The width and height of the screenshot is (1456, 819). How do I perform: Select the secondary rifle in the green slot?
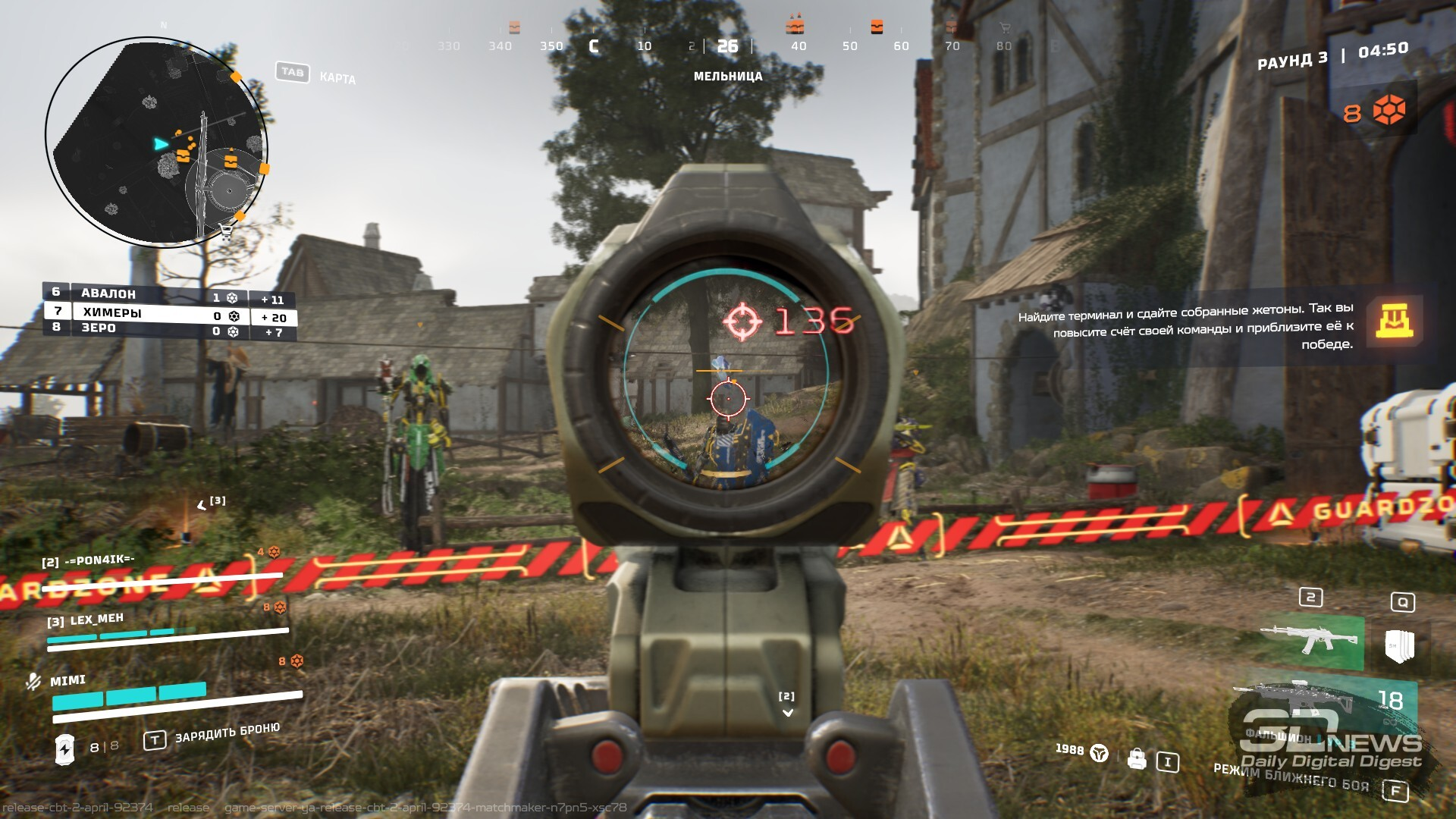click(x=1310, y=641)
